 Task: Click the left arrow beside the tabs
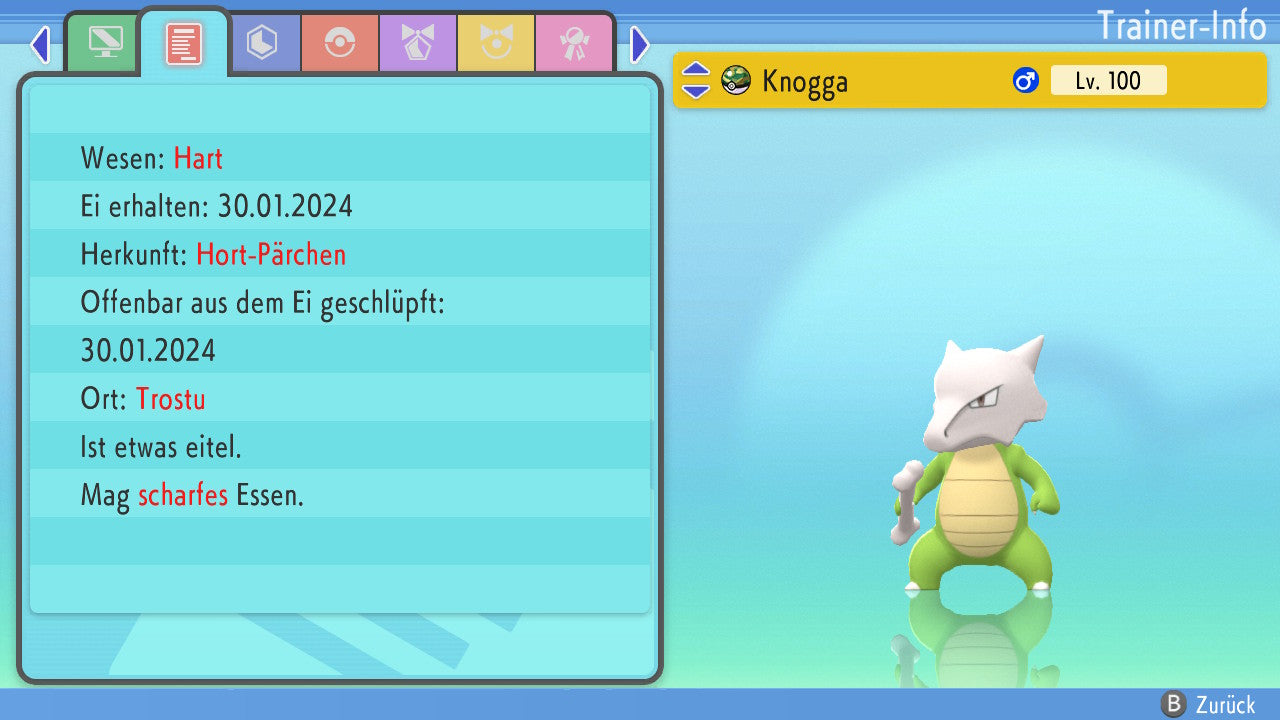pyautogui.click(x=40, y=44)
